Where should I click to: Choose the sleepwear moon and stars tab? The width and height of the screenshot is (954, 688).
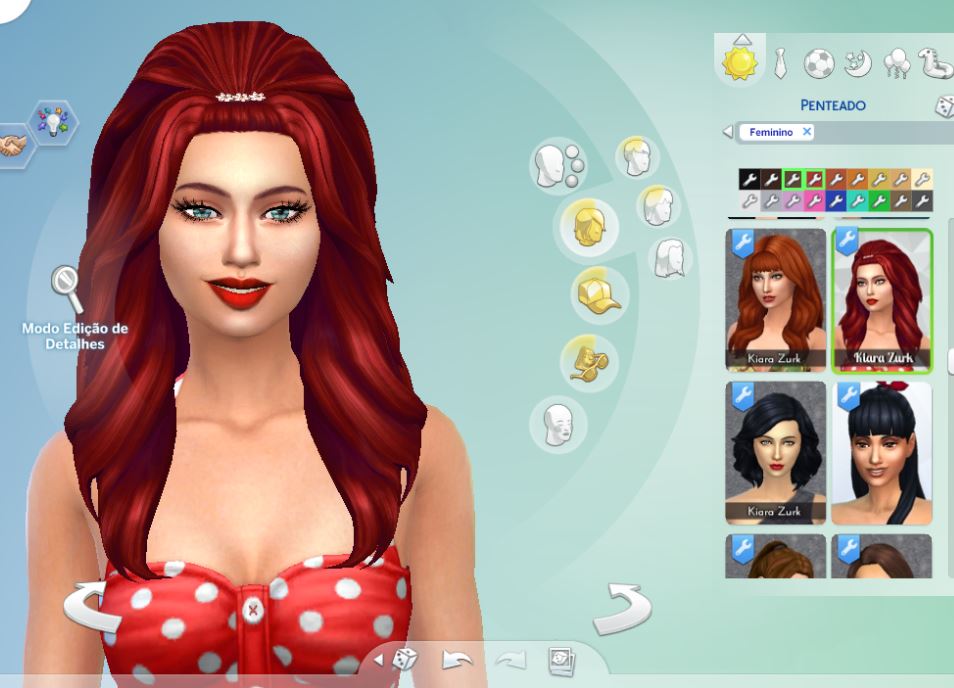pyautogui.click(x=857, y=65)
